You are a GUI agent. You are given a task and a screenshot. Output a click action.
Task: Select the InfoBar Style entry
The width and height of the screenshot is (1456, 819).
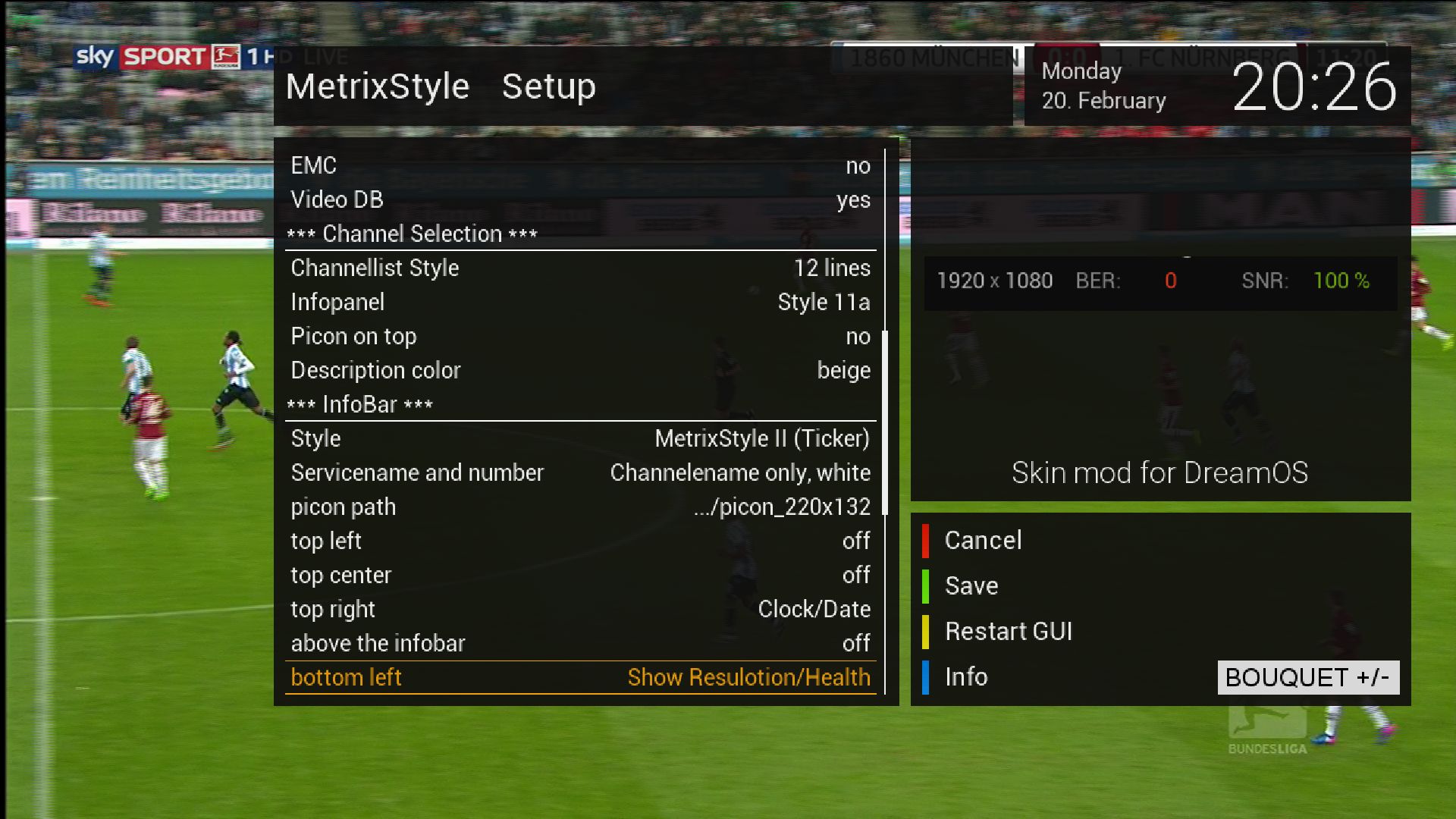[x=580, y=438]
